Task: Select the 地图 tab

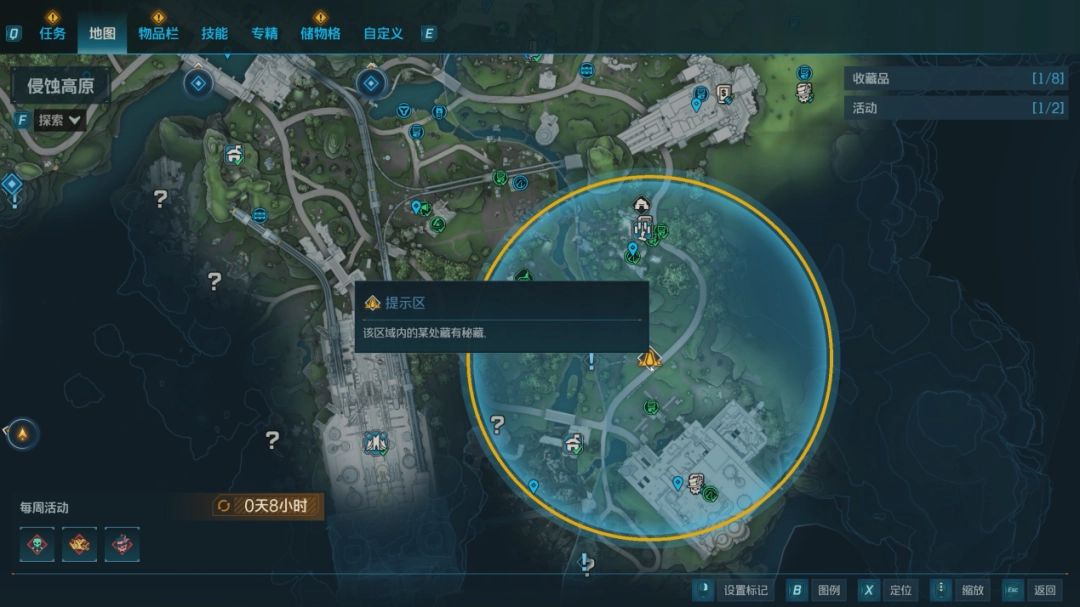Action: 102,33
